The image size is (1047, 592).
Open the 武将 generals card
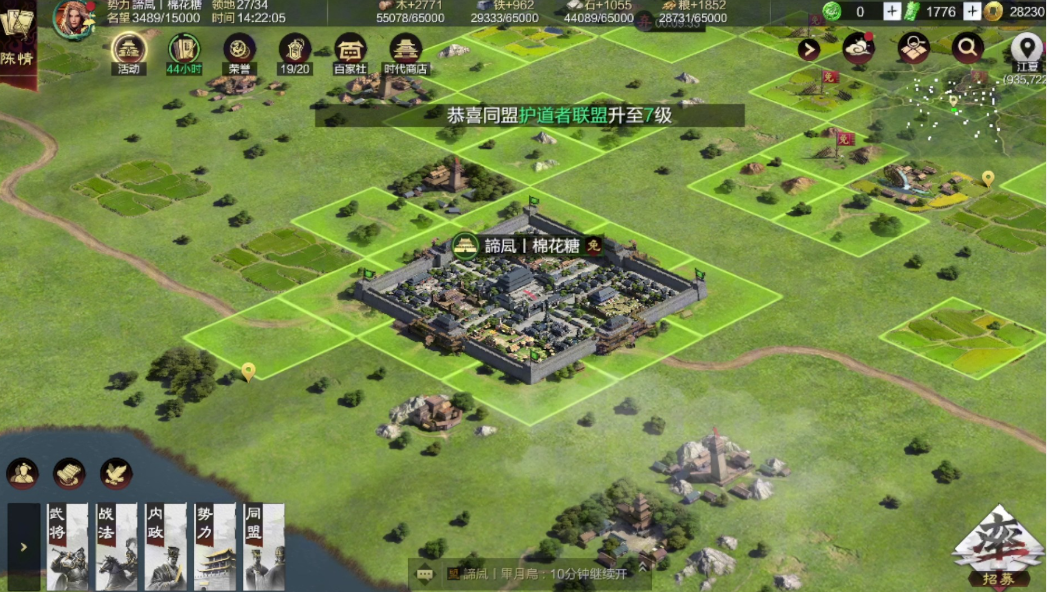[x=67, y=546]
